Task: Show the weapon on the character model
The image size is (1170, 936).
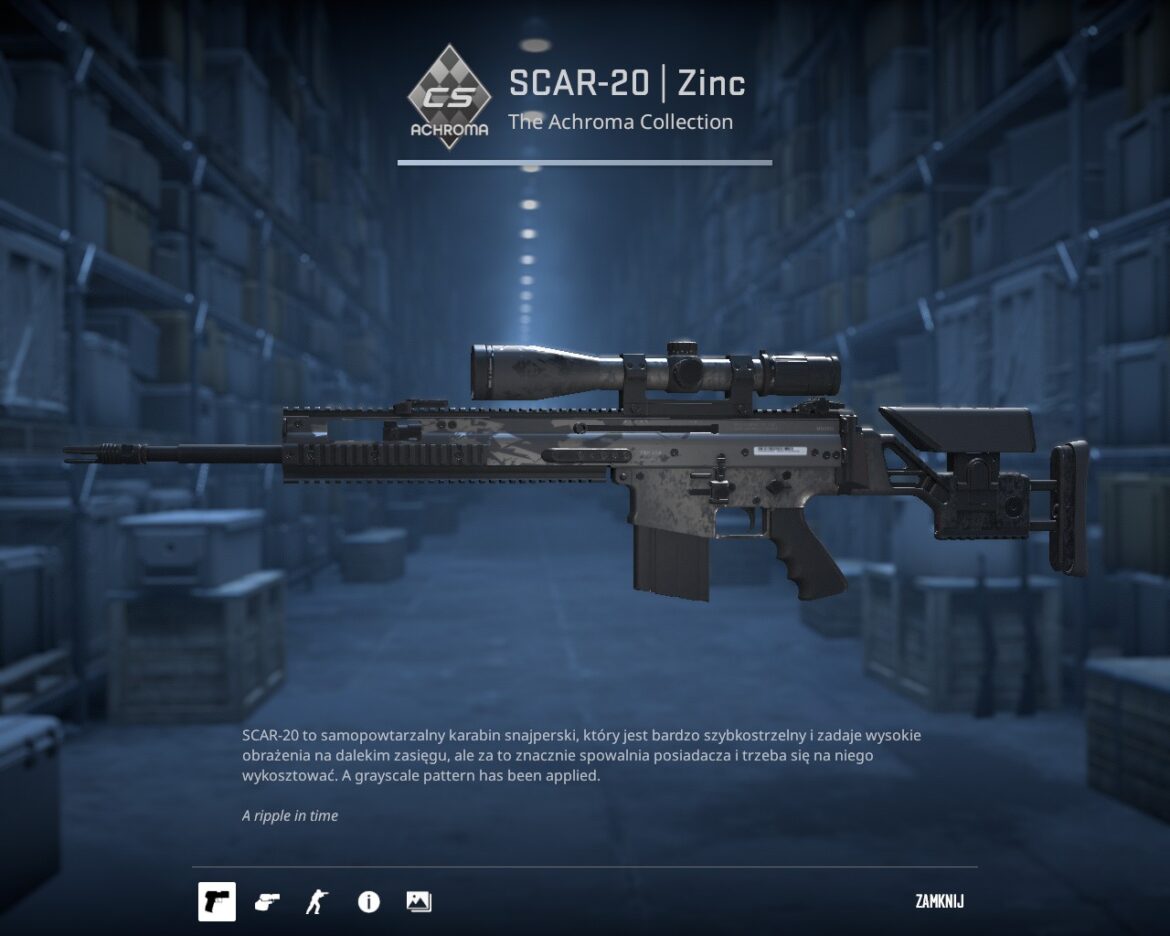Action: (317, 902)
